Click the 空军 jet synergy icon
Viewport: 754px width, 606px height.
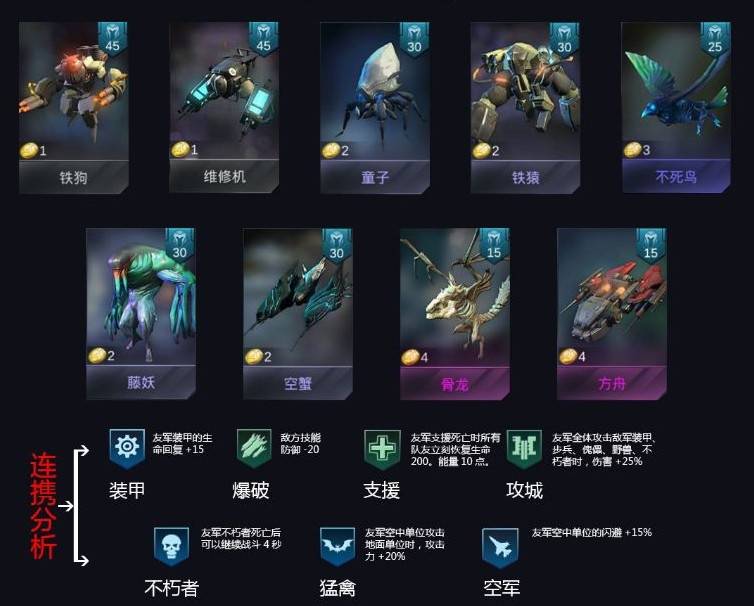(499, 546)
